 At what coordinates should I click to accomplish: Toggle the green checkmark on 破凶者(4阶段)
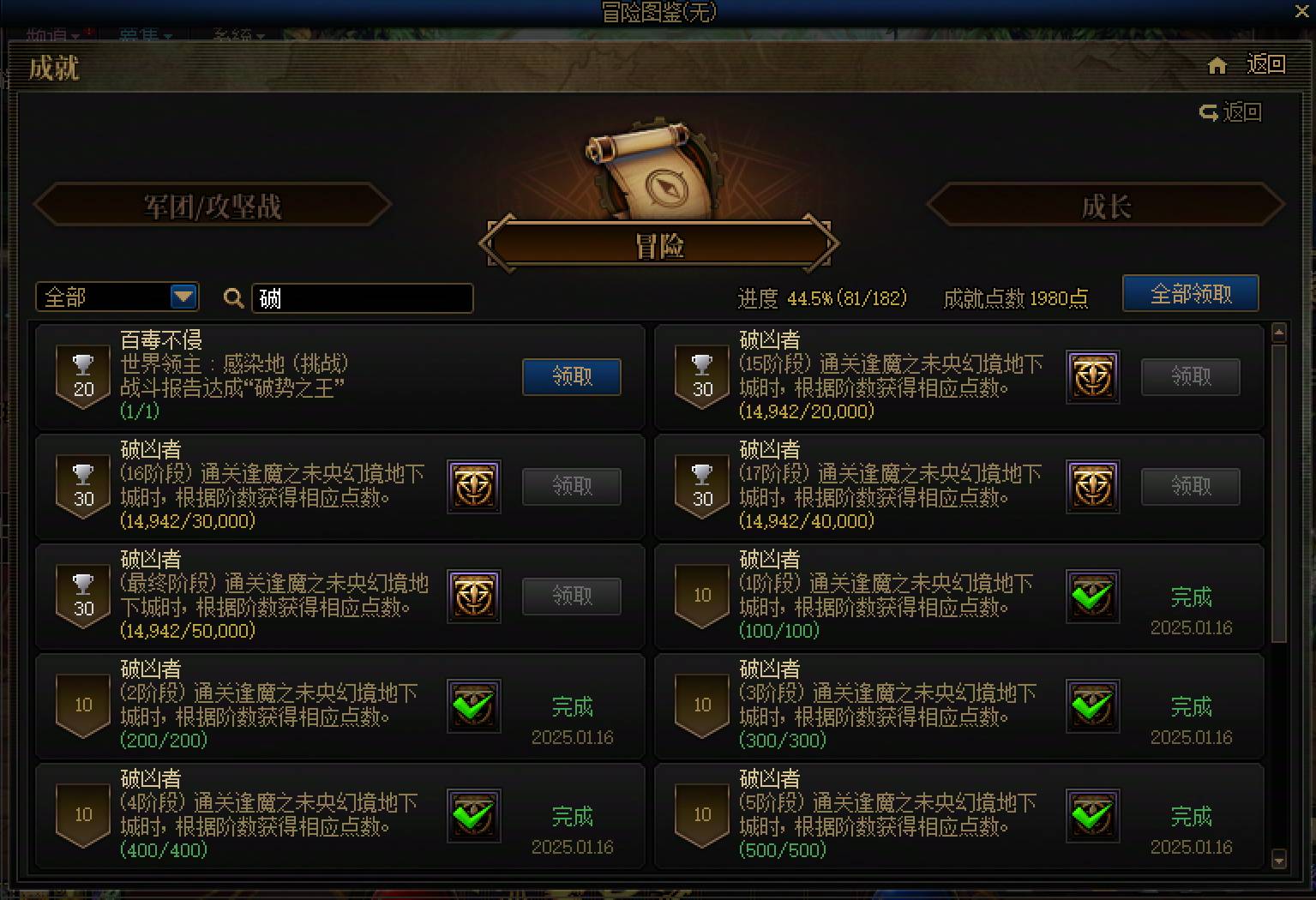click(x=473, y=816)
